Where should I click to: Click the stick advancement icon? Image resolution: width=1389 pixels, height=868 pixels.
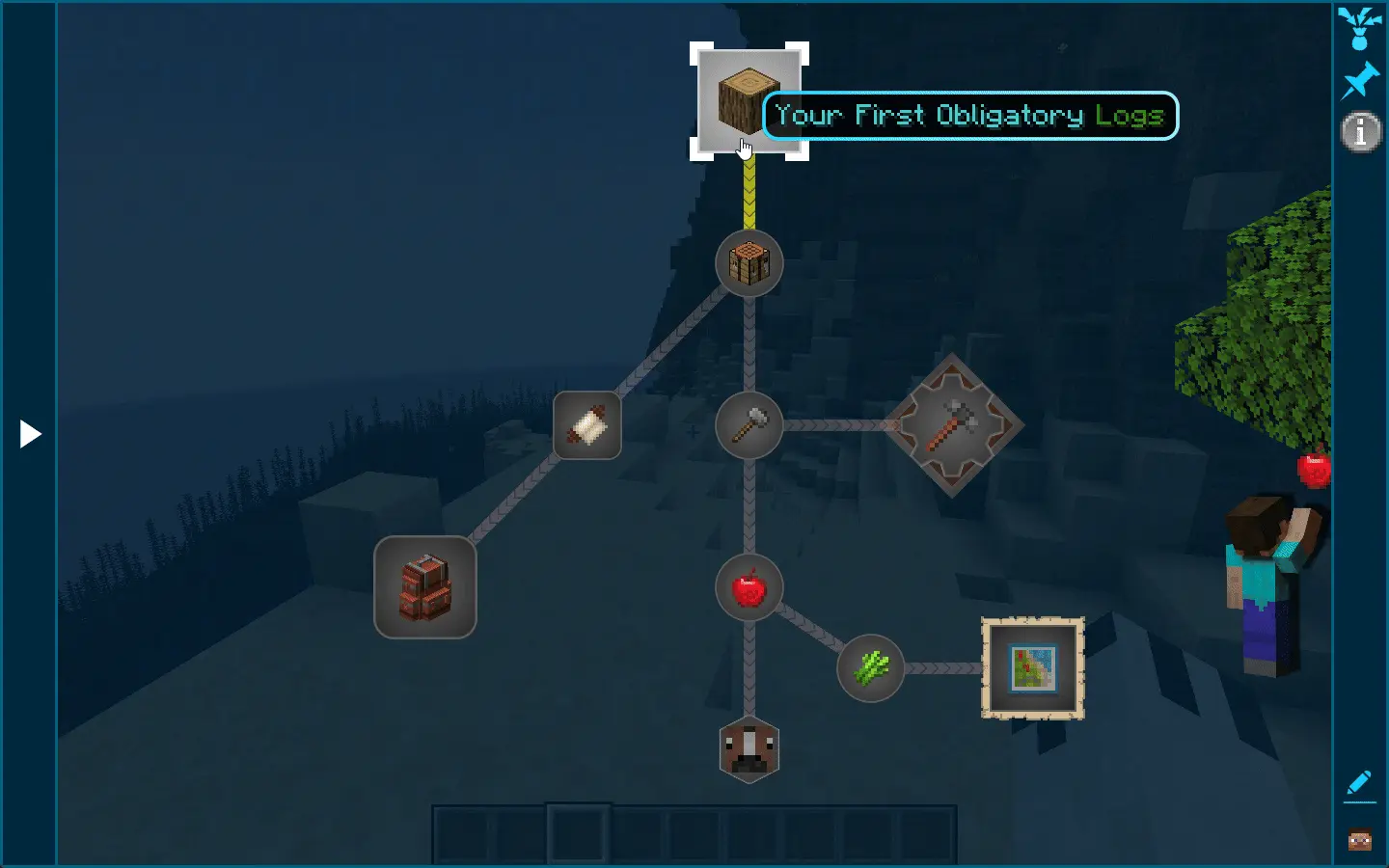(x=749, y=425)
